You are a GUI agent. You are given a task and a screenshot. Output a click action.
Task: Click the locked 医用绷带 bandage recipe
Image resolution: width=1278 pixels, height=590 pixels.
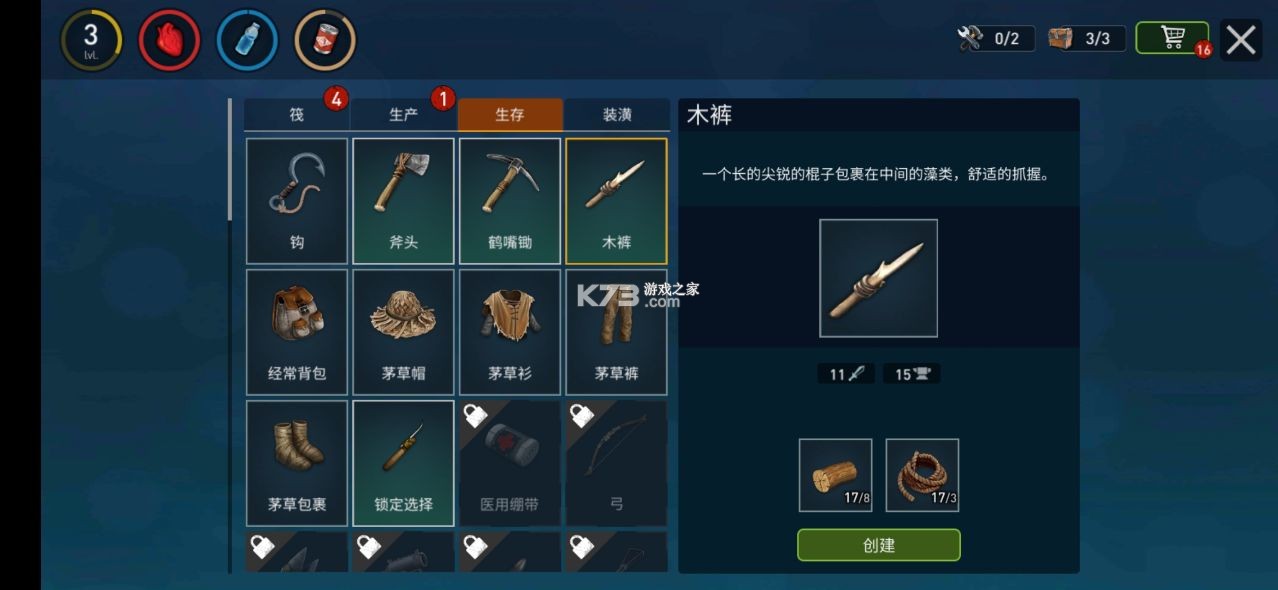tap(510, 462)
